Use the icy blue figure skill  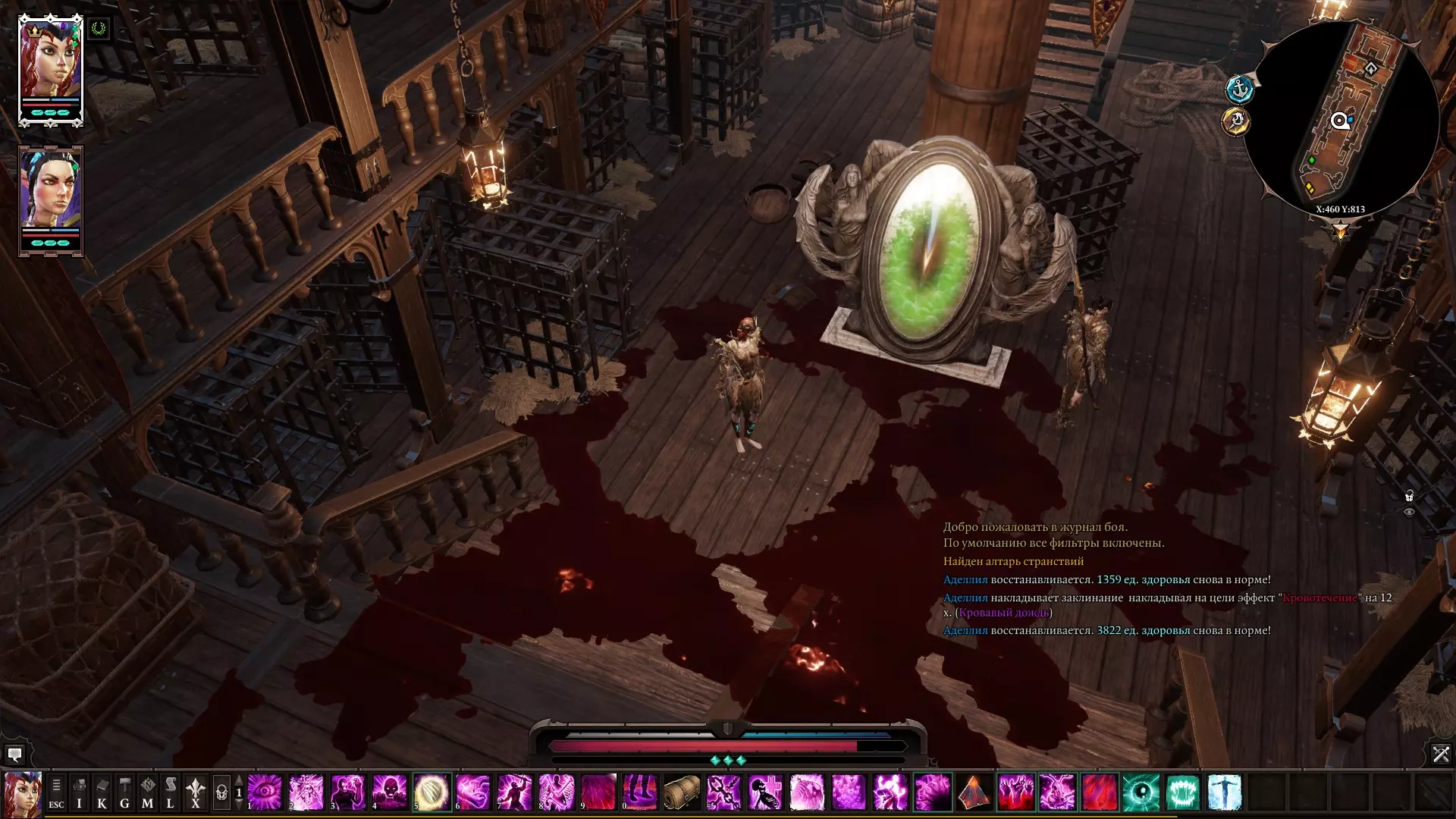(1224, 792)
